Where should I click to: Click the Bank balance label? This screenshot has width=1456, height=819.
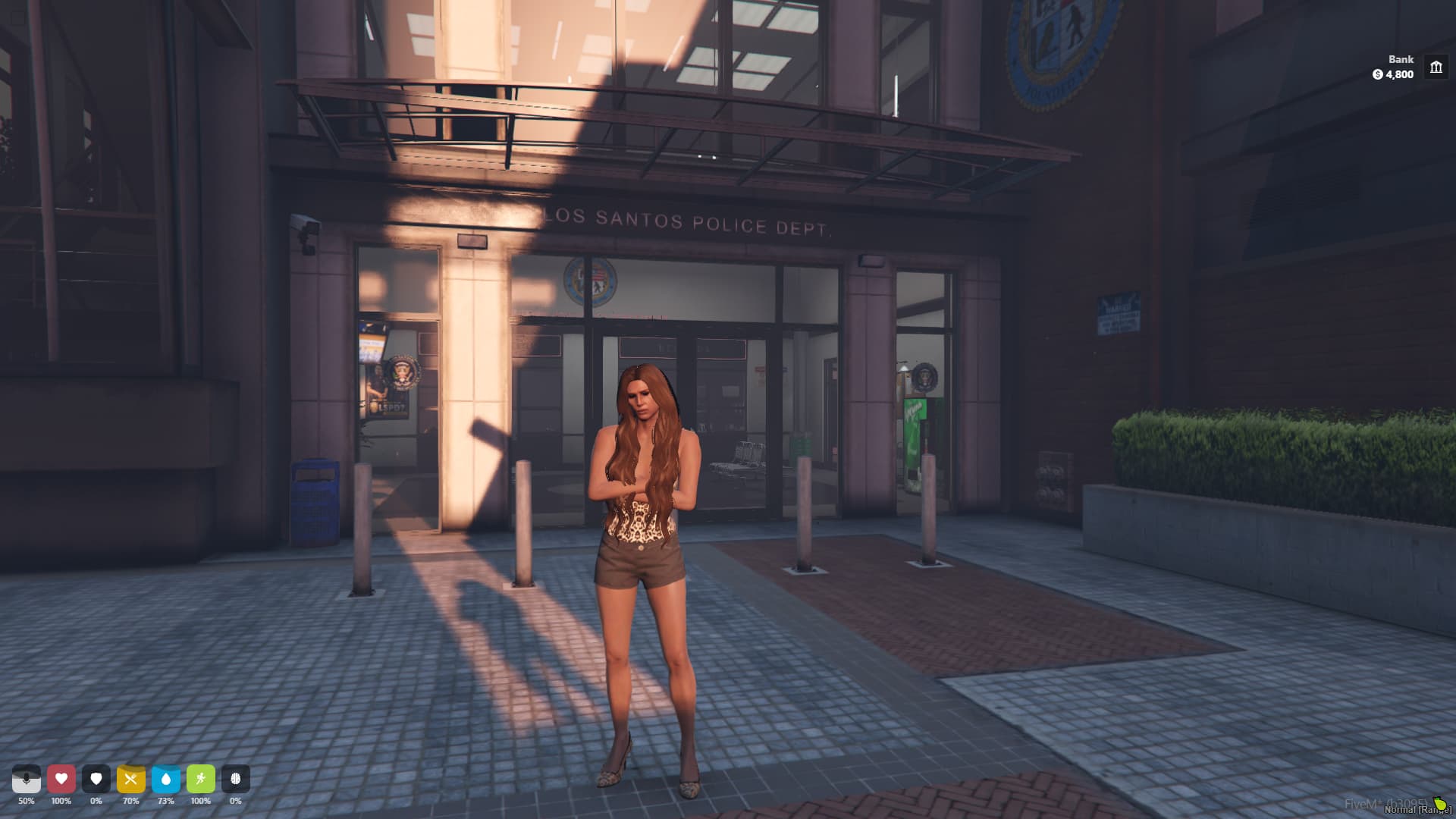[1400, 59]
